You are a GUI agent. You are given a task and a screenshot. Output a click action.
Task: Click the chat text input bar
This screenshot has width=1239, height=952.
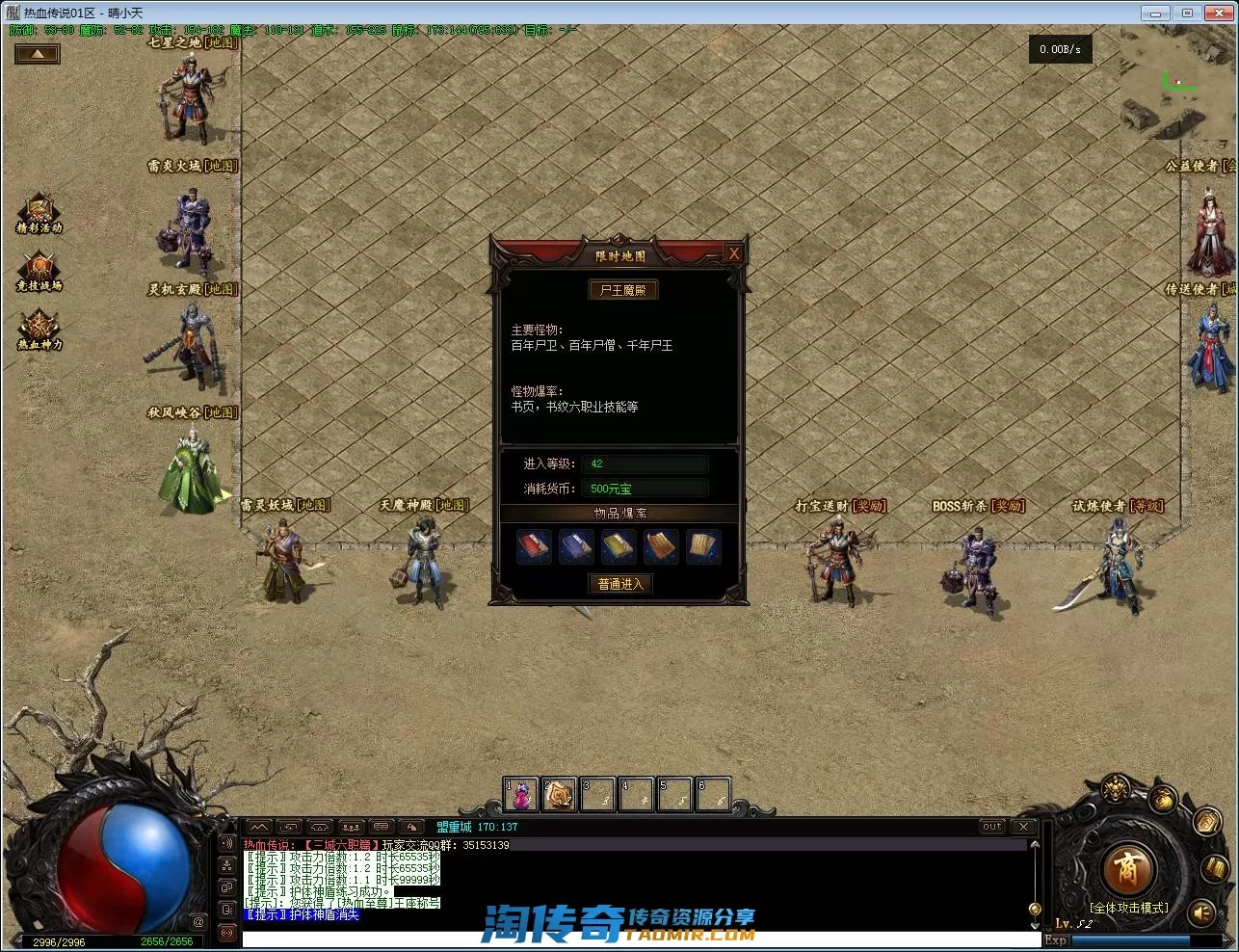pos(636,940)
